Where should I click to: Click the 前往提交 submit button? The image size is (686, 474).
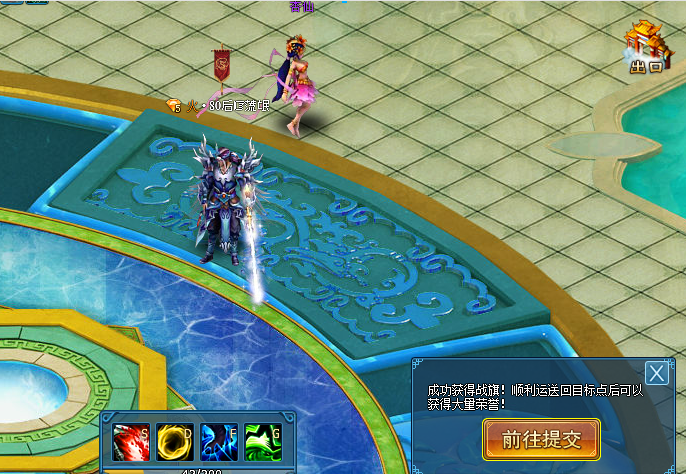pos(541,439)
